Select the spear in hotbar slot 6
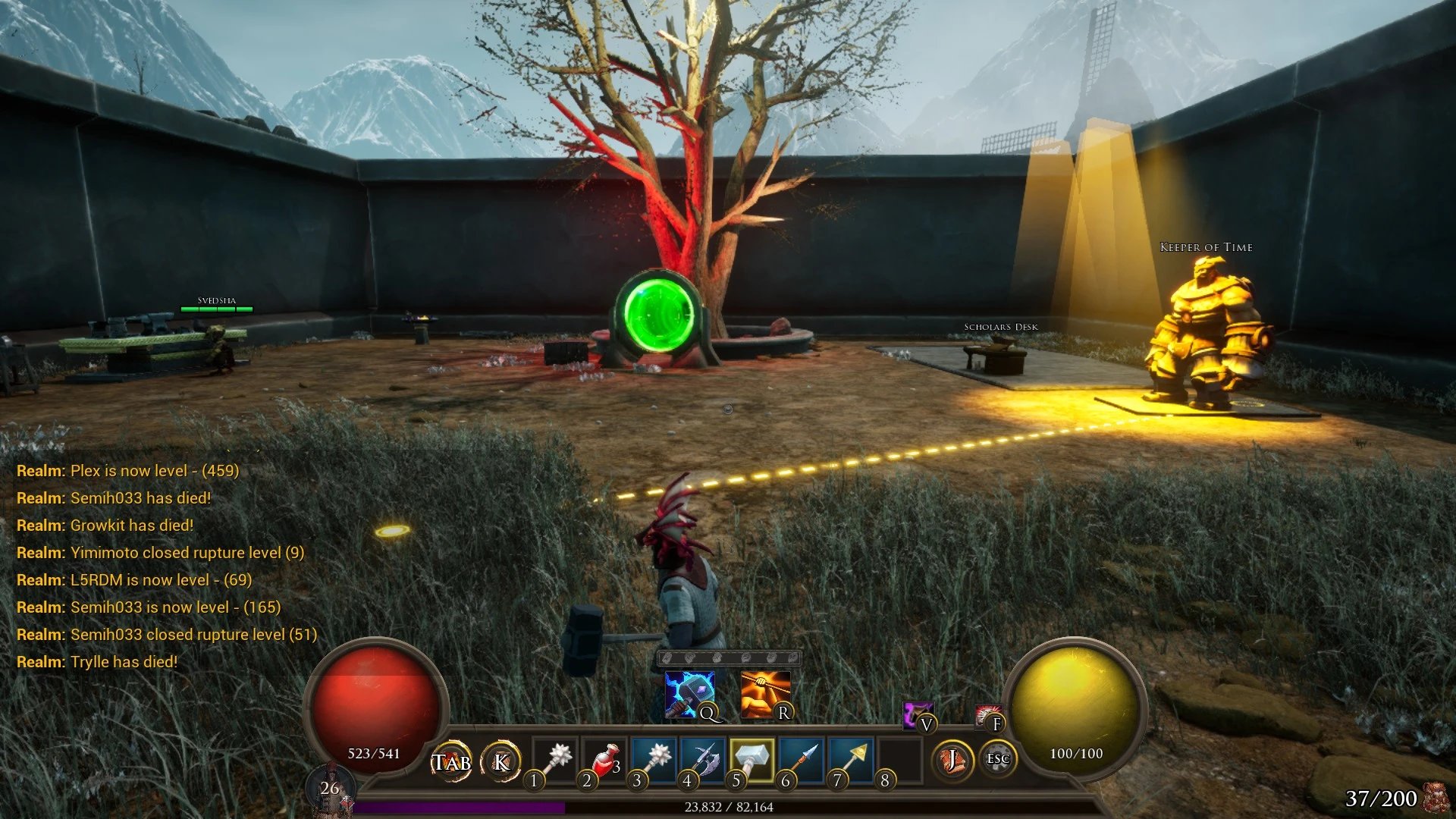Screen dimensions: 1456x819 point(801,760)
